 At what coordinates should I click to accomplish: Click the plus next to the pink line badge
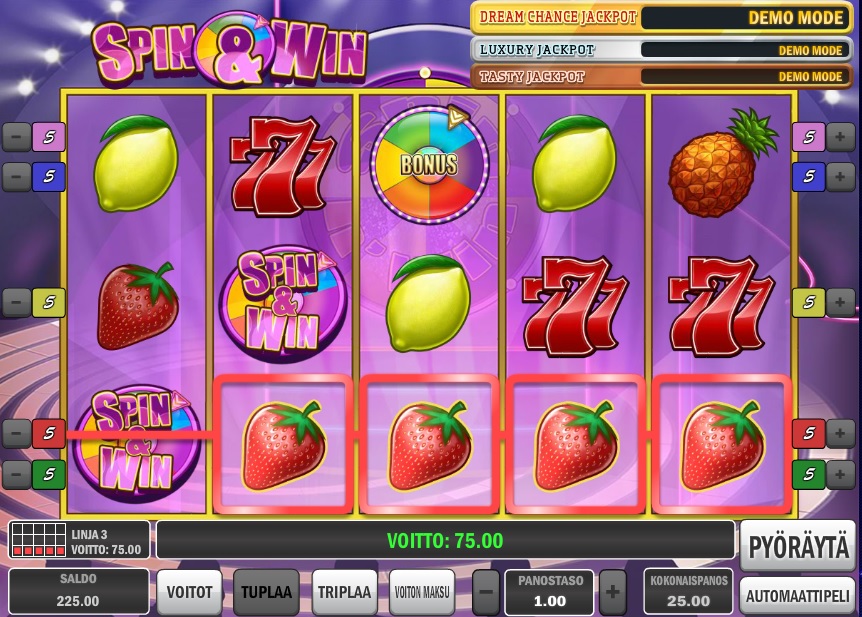[841, 136]
